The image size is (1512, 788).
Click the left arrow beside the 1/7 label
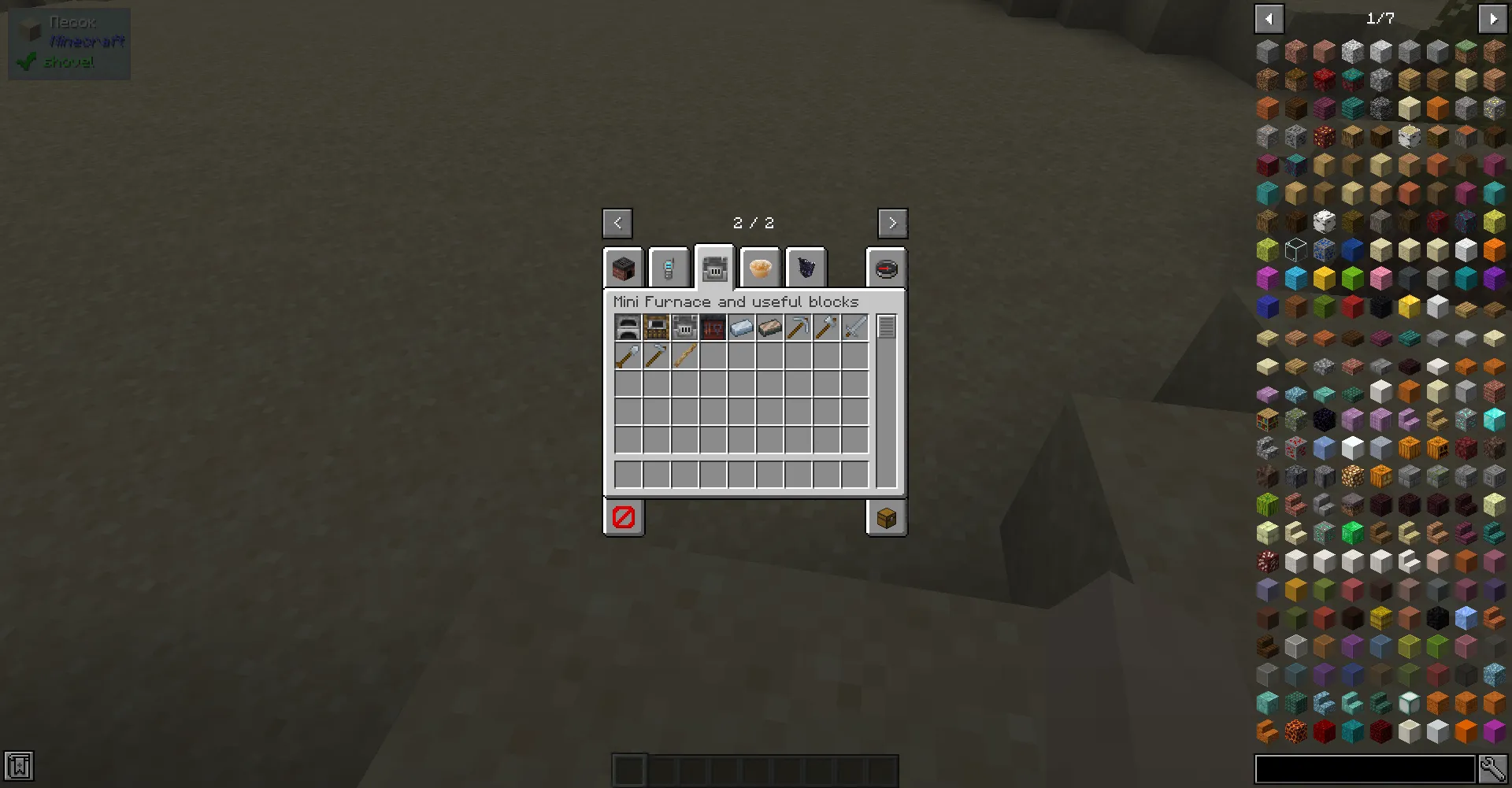click(1269, 18)
